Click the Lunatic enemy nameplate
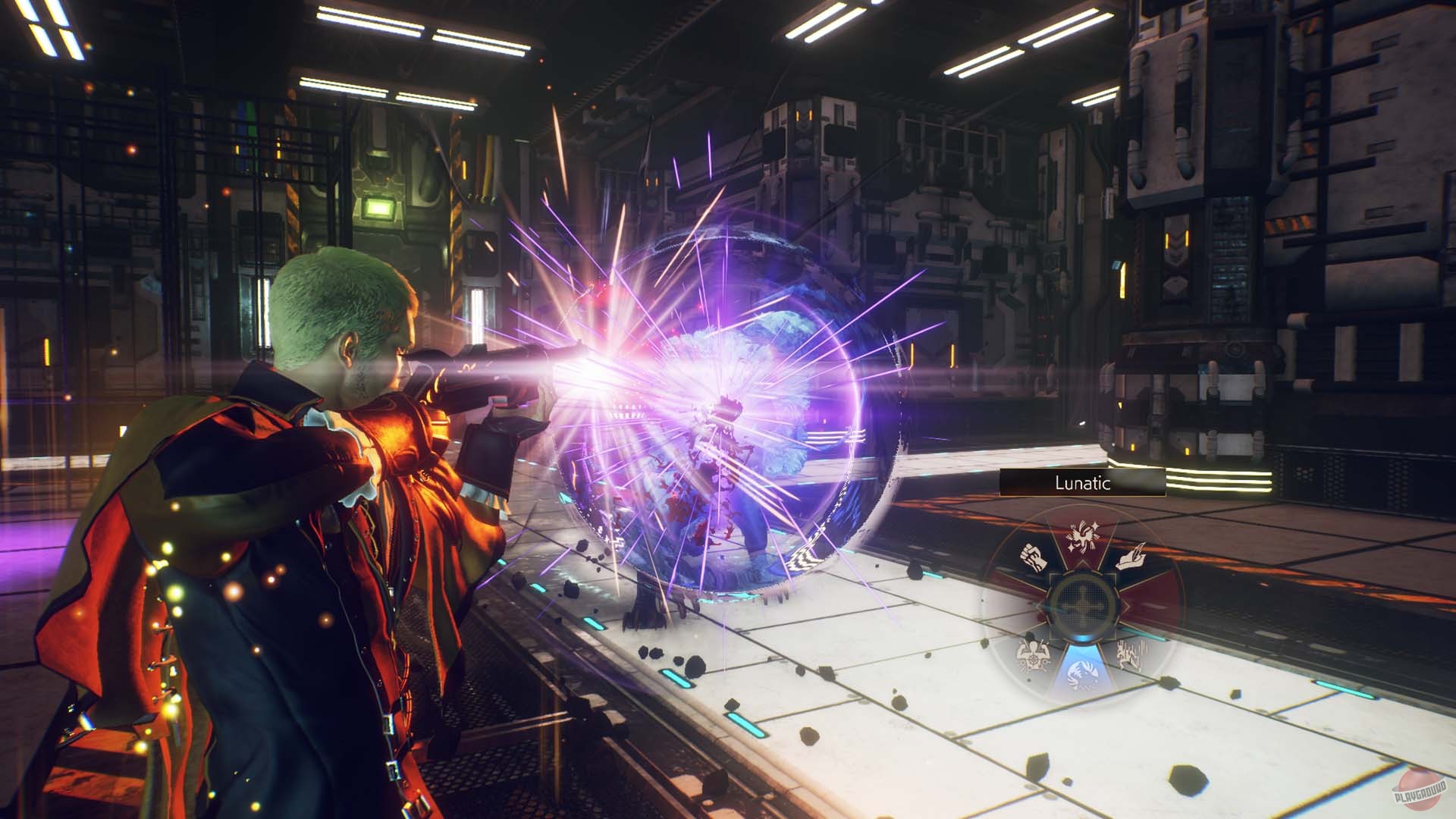The width and height of the screenshot is (1456, 819). point(1080,482)
